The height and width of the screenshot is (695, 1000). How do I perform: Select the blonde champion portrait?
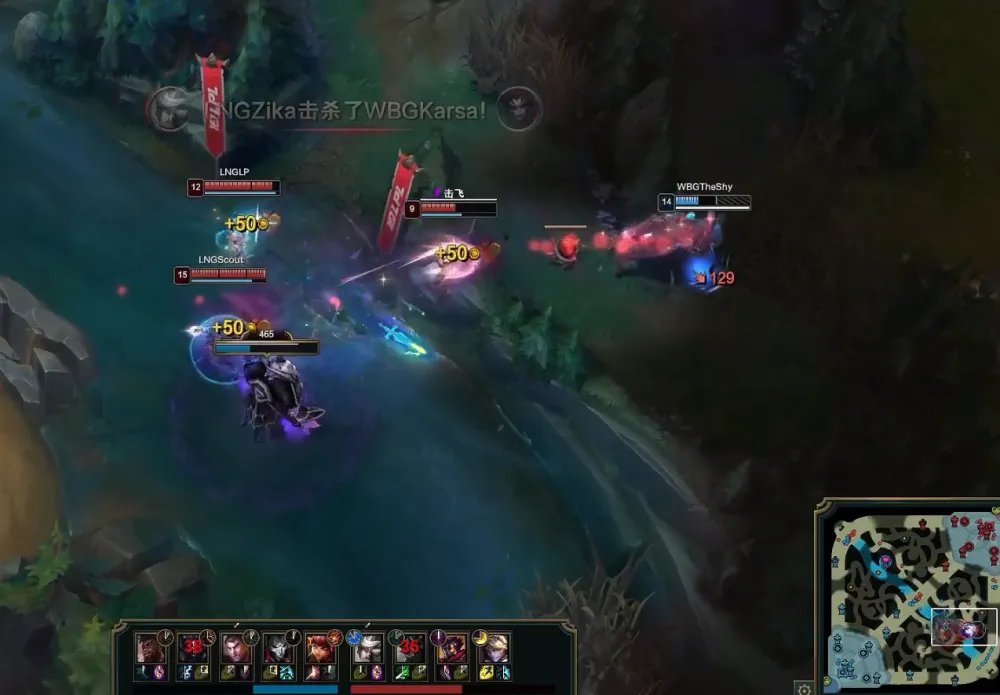[494, 647]
